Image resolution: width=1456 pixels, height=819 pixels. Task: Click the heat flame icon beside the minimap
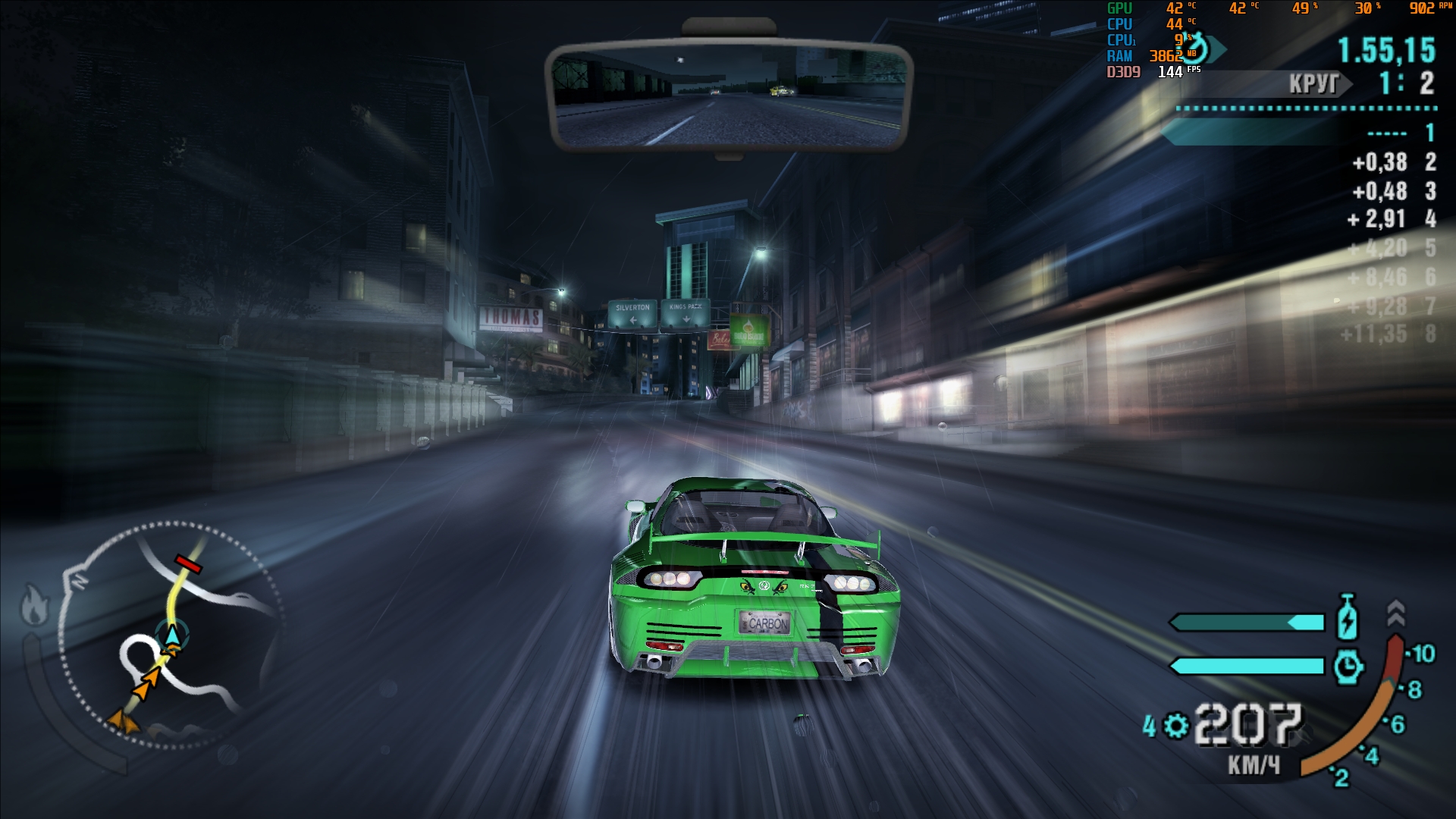36,605
